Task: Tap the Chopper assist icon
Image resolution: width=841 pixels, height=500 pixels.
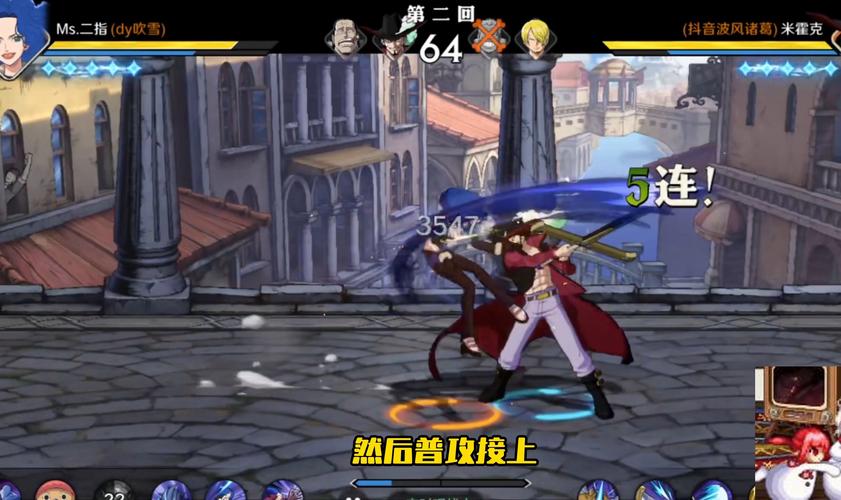Action: pos(54,491)
